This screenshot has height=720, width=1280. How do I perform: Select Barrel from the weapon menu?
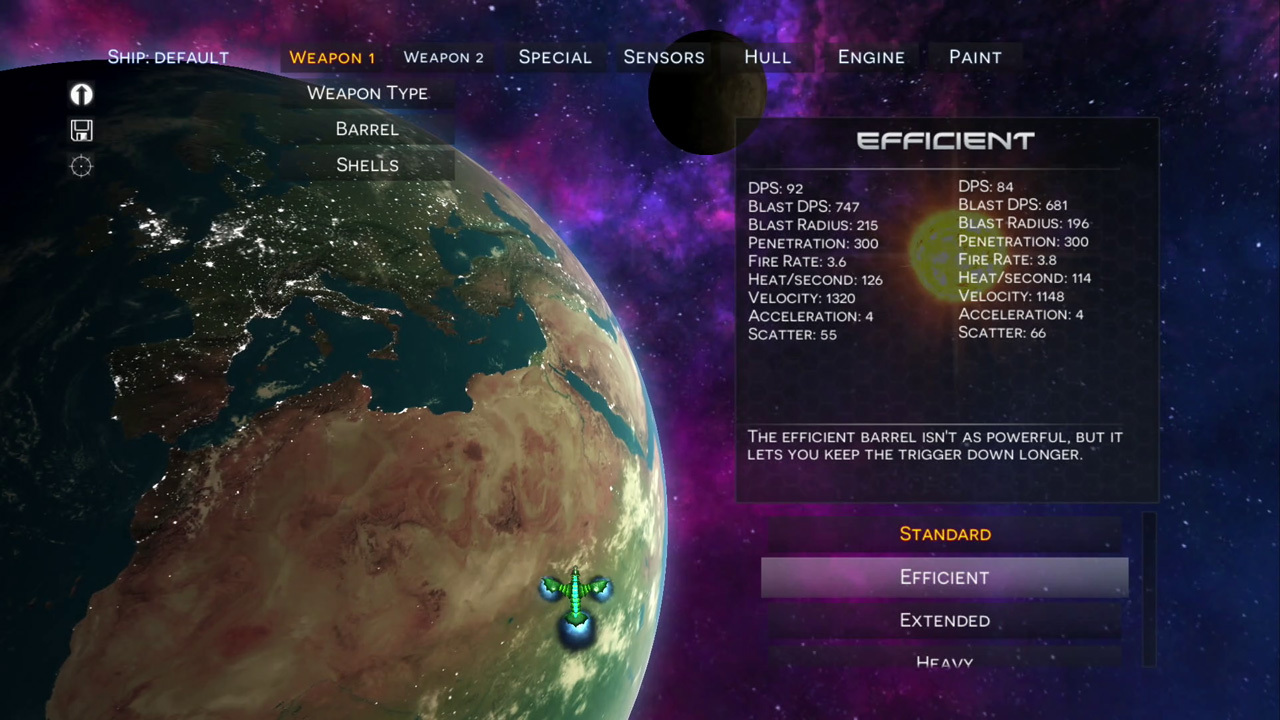[367, 129]
